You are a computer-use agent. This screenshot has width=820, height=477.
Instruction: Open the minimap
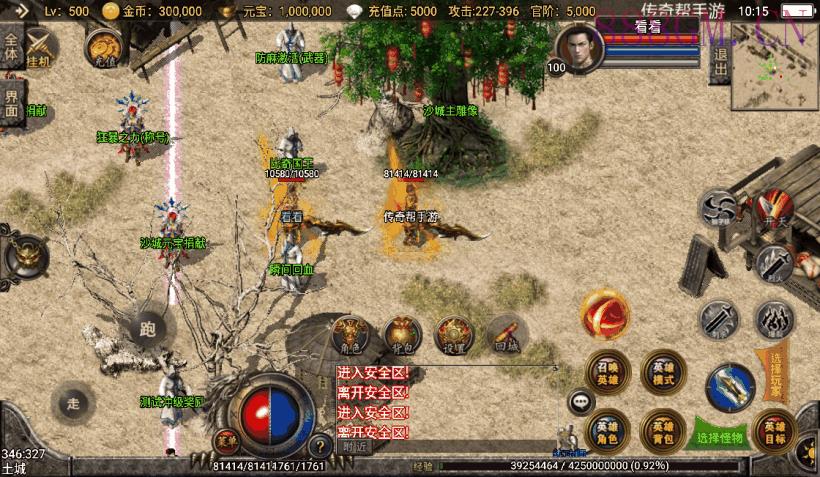point(775,68)
